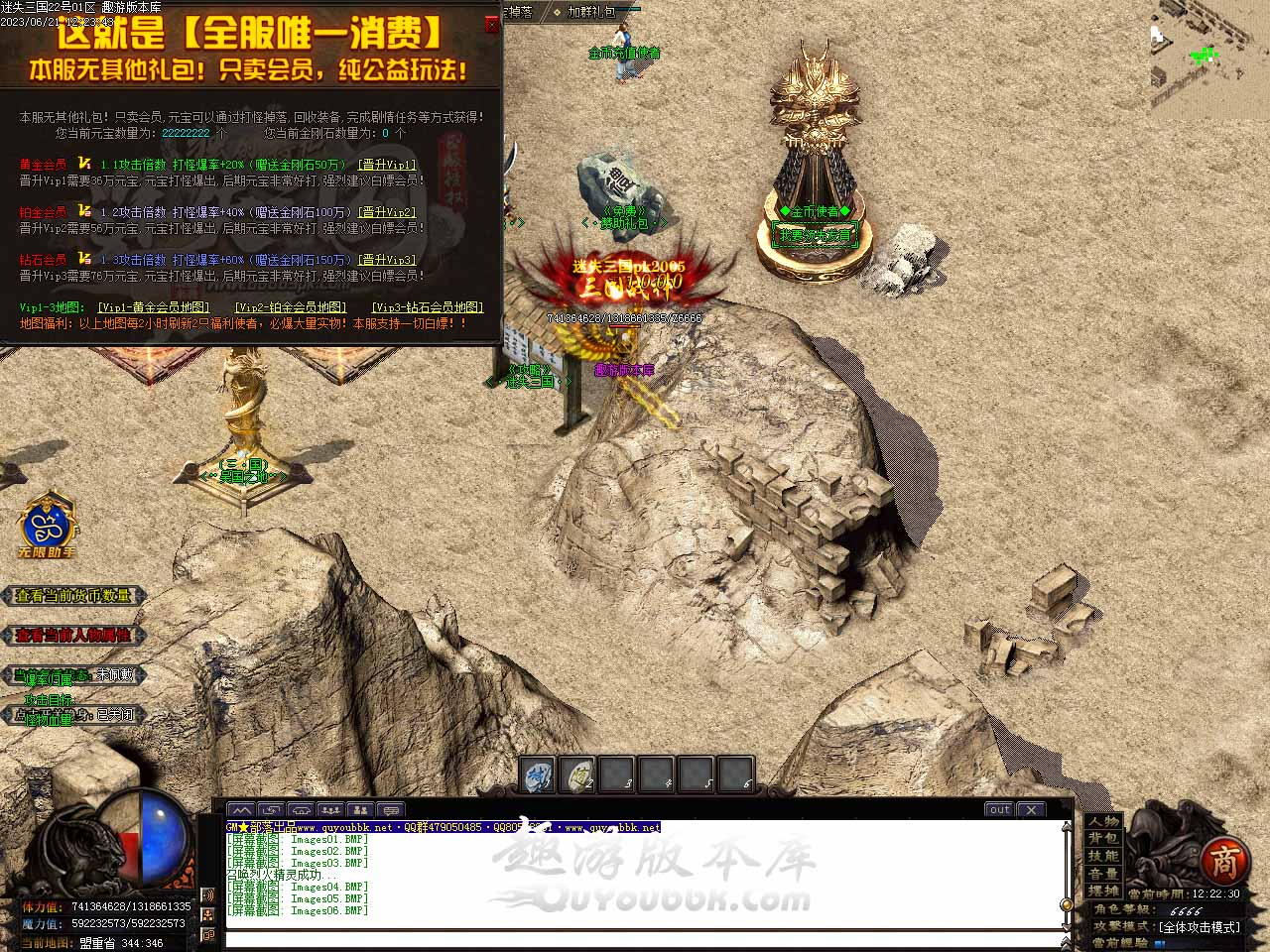Open the 背包 backpack menu

point(1103,839)
